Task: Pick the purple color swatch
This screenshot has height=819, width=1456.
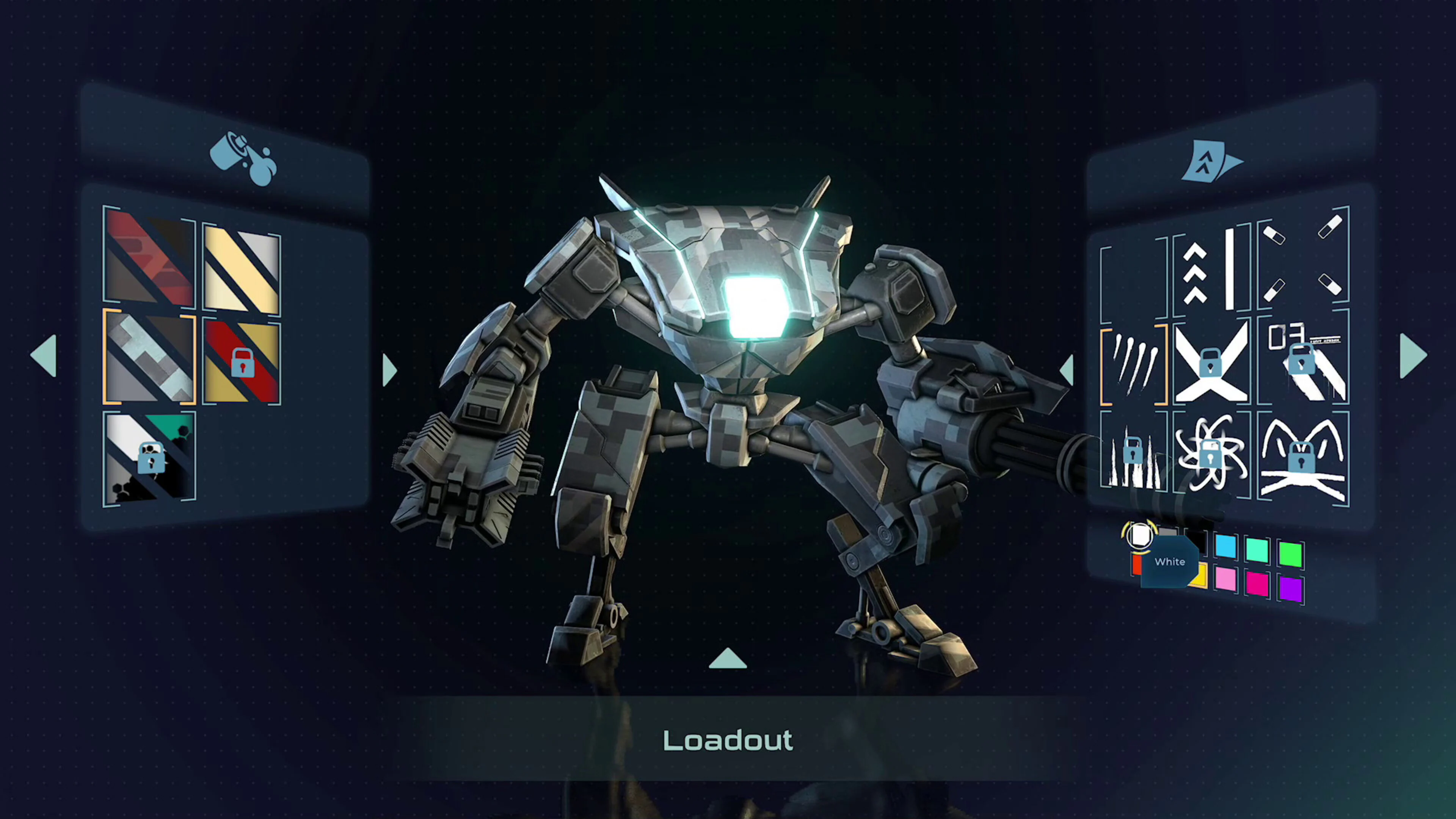Action: [x=1291, y=590]
